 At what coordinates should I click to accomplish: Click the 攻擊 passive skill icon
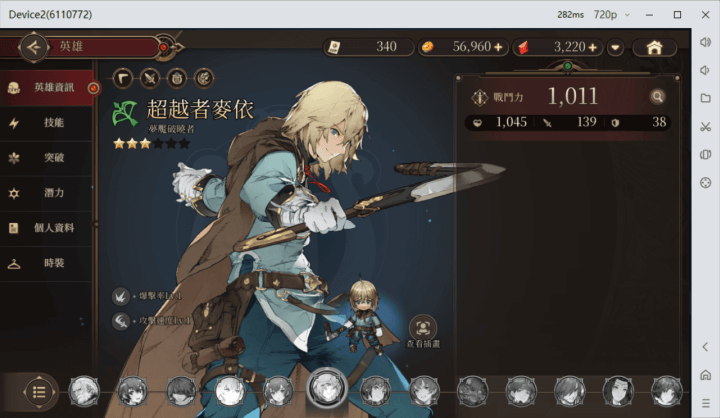[121, 320]
